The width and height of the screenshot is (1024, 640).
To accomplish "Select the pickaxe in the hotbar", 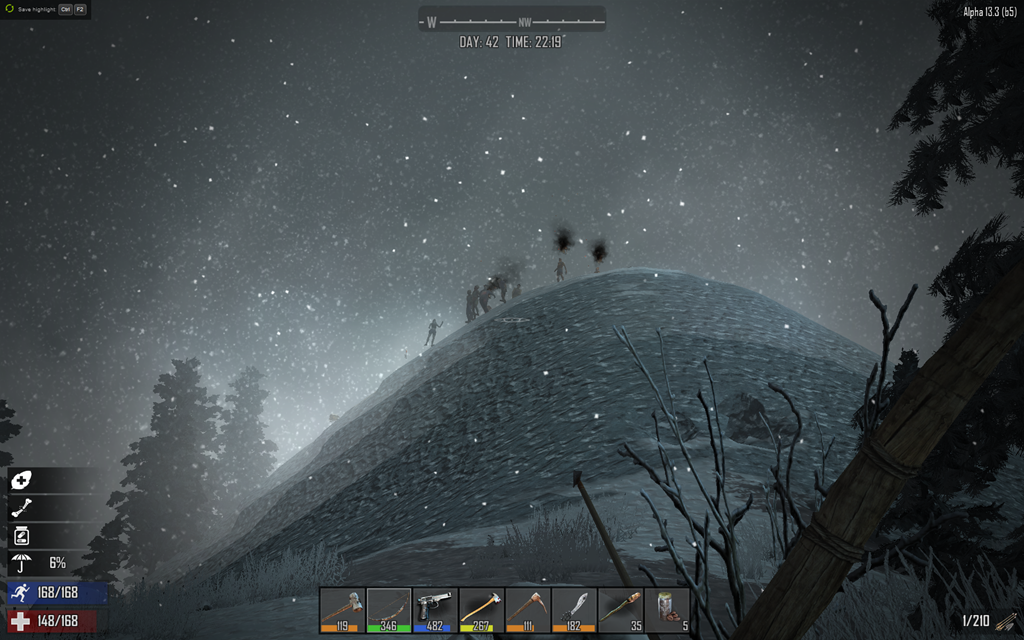I will pos(528,609).
